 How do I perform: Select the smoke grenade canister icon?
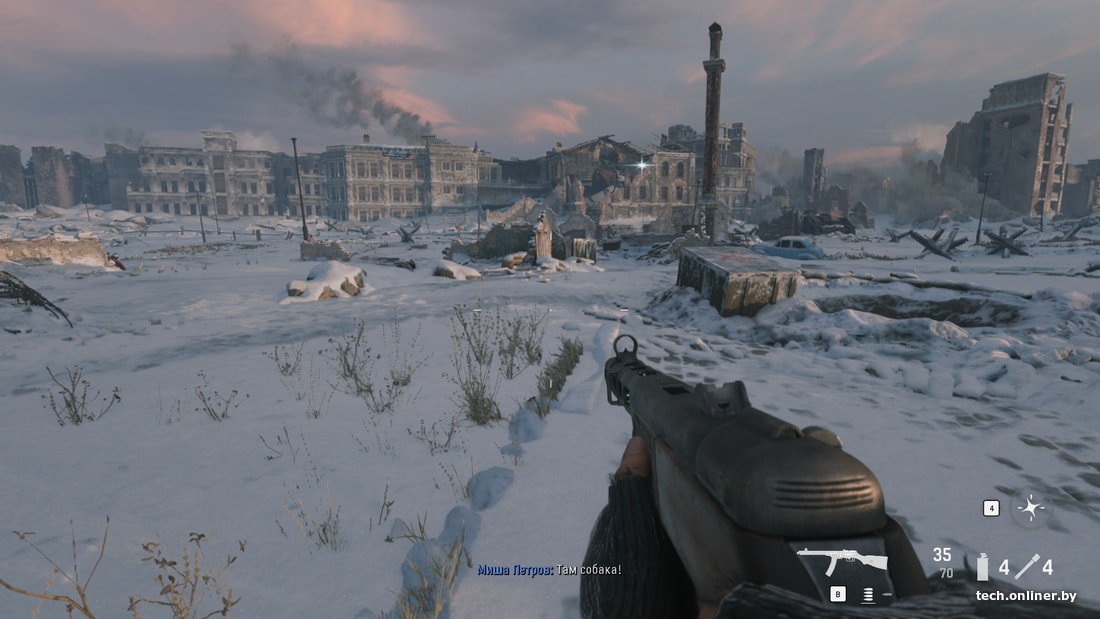(x=982, y=567)
